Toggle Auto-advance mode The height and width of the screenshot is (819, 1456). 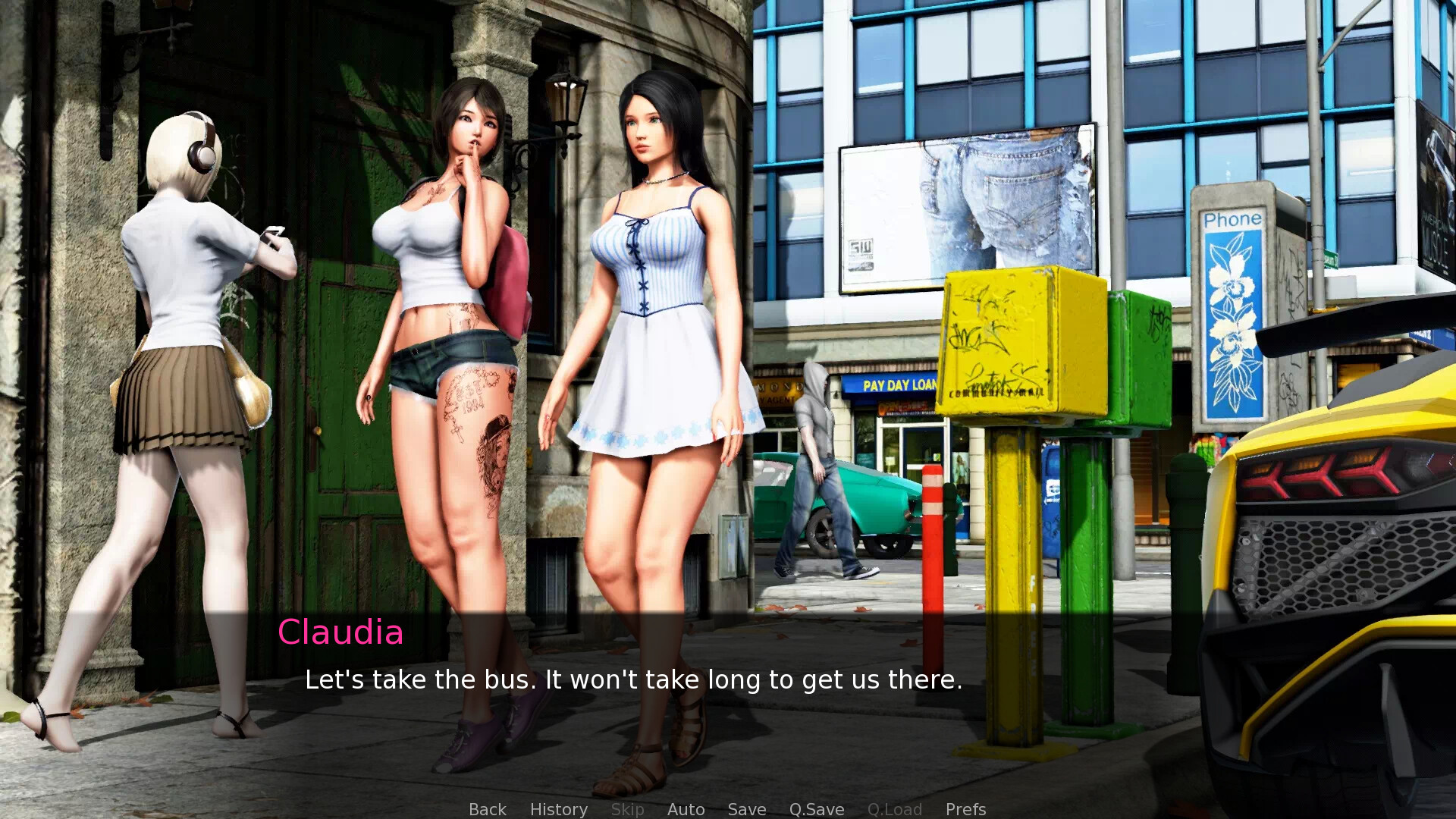686,809
